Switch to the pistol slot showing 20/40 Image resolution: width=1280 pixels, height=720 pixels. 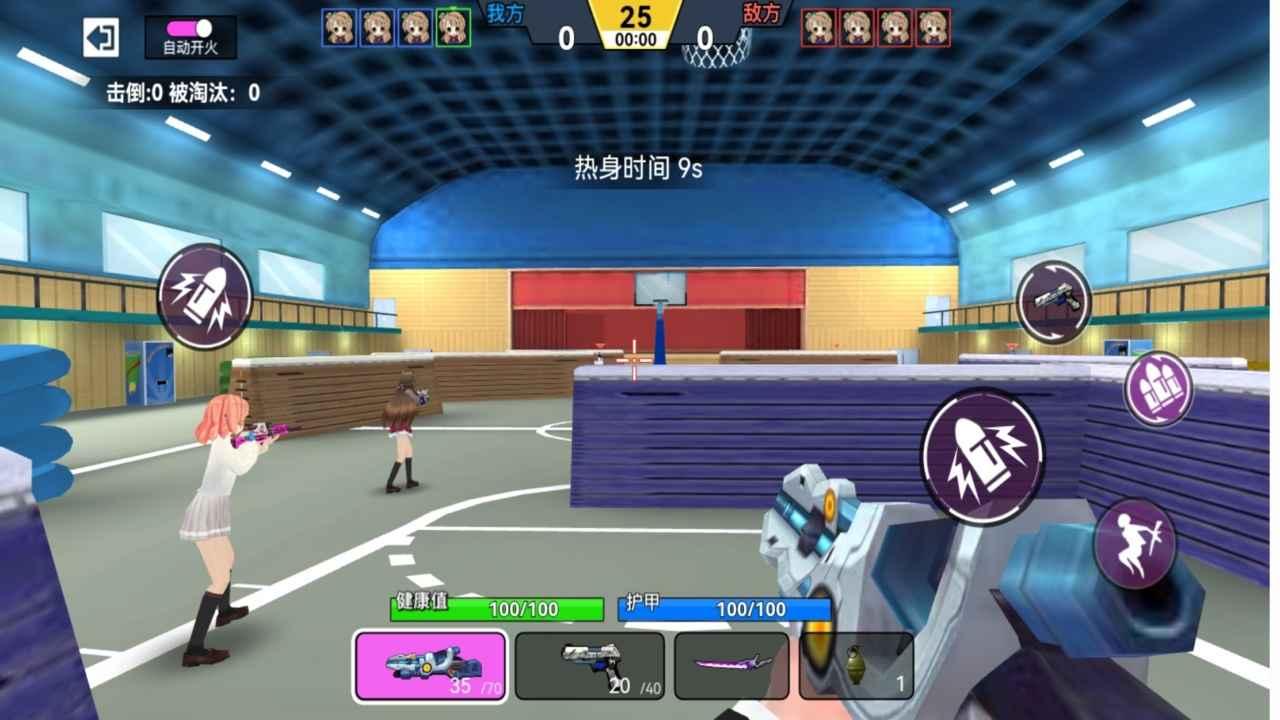(589, 668)
